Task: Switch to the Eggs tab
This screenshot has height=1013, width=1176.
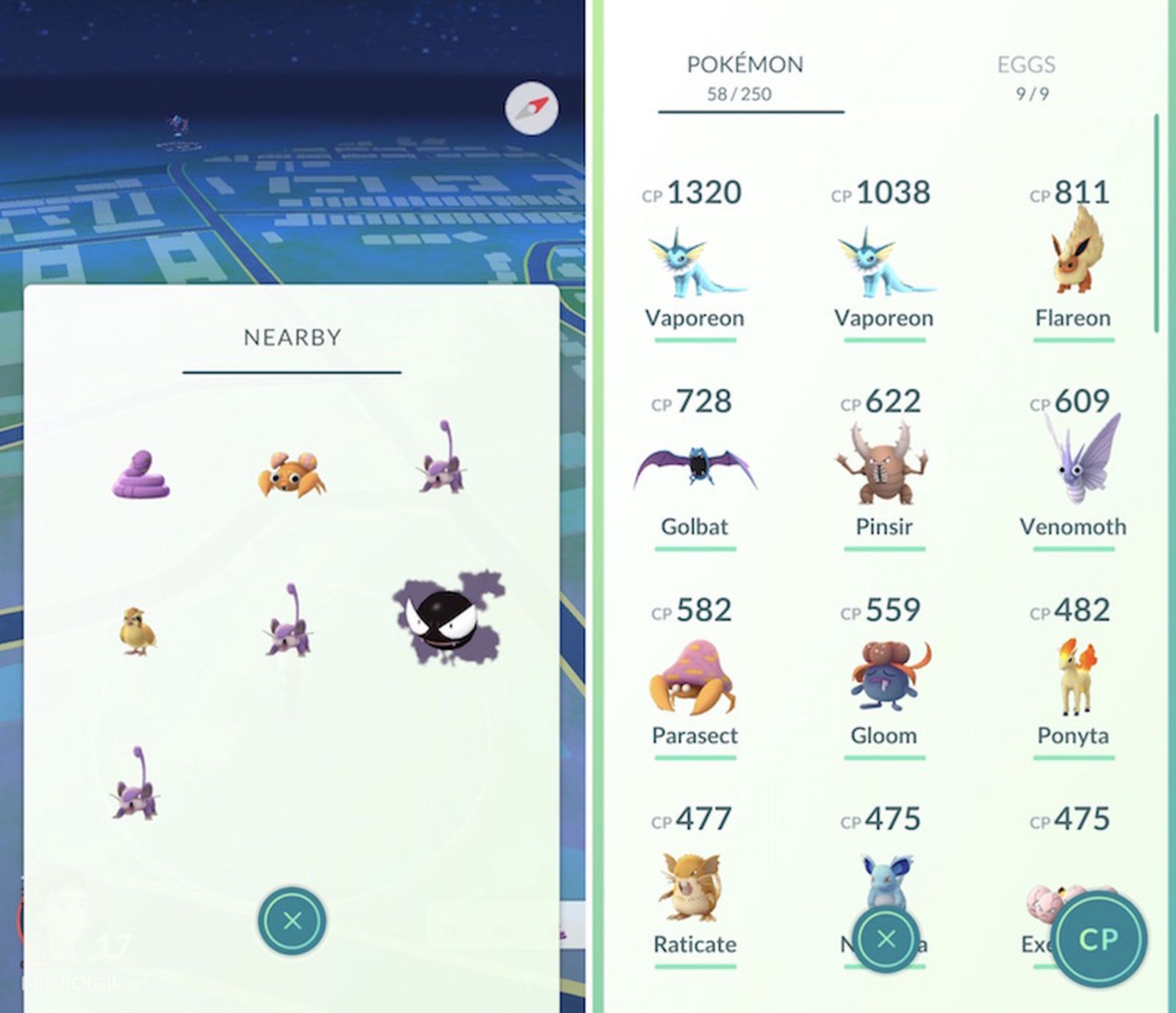Action: pos(1027,66)
